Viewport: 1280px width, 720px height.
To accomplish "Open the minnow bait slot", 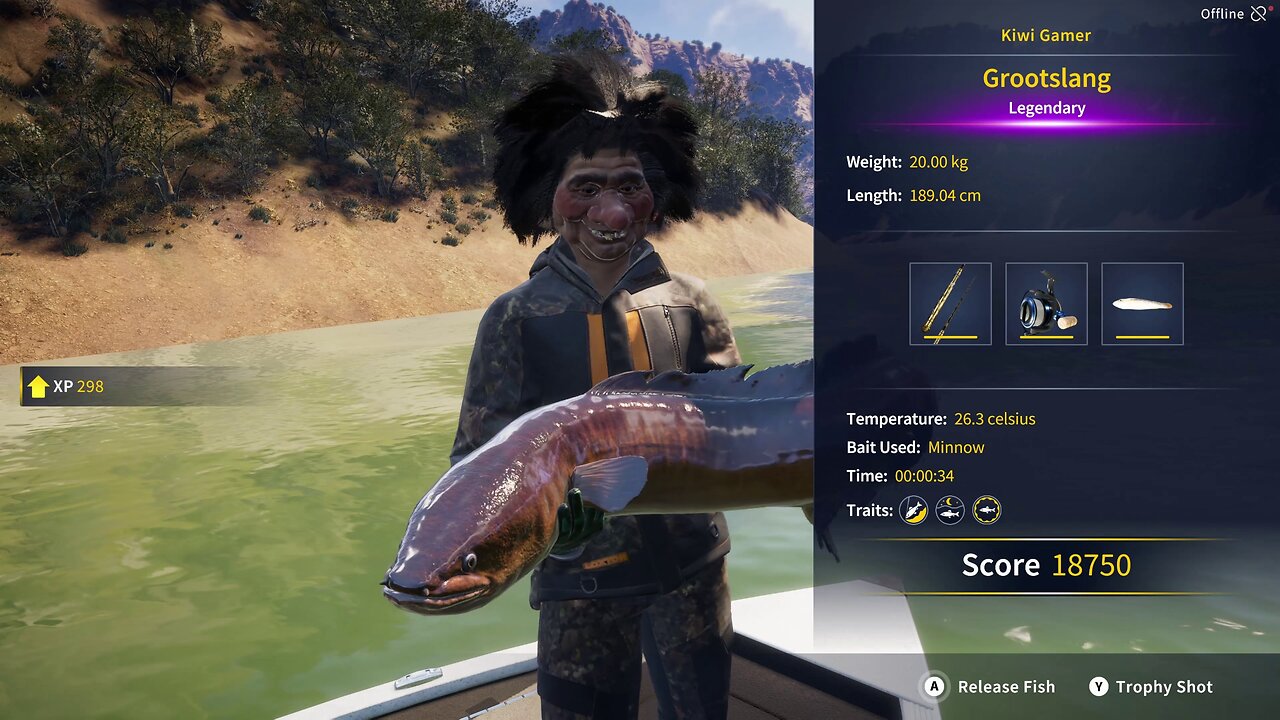I will pyautogui.click(x=1142, y=304).
